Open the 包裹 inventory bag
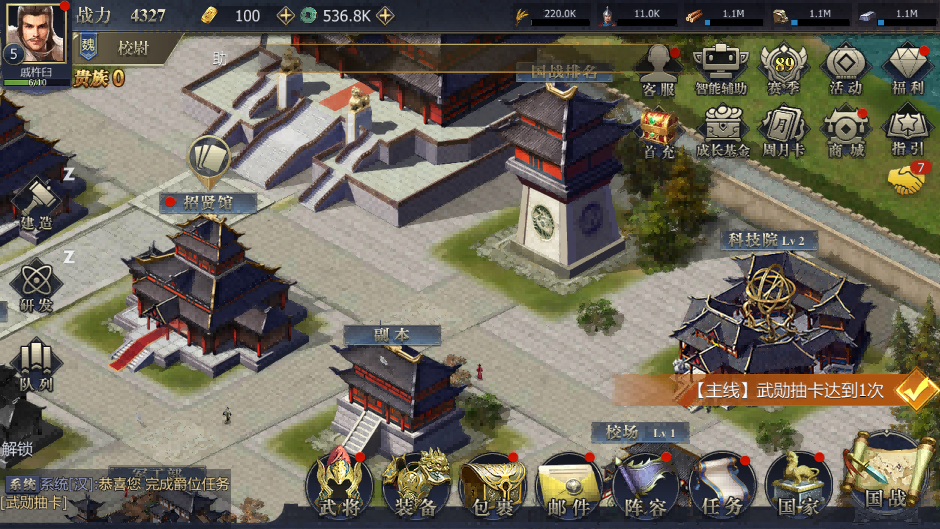The image size is (940, 529). click(492, 485)
